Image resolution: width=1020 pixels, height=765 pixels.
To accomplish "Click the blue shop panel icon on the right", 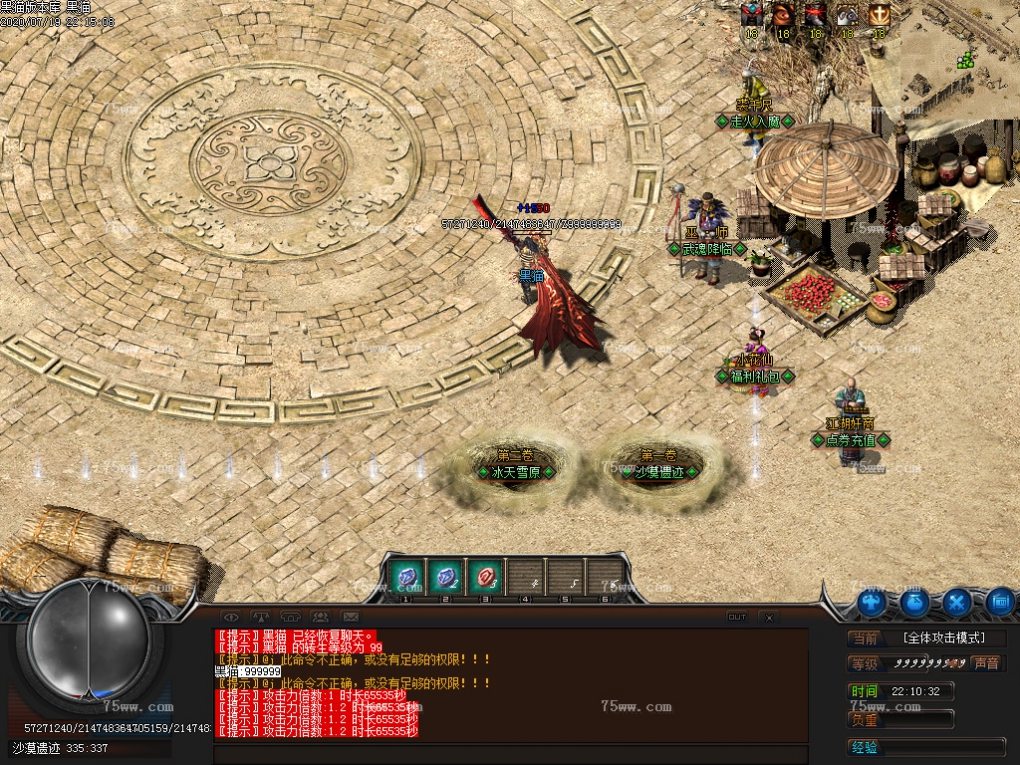I will click(999, 602).
